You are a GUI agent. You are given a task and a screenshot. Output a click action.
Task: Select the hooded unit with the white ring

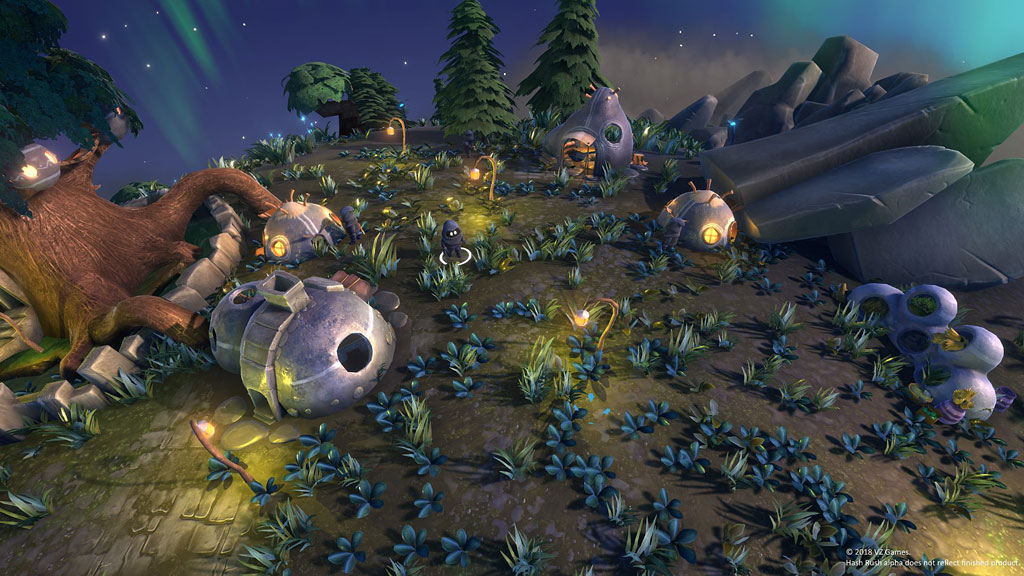click(x=452, y=240)
